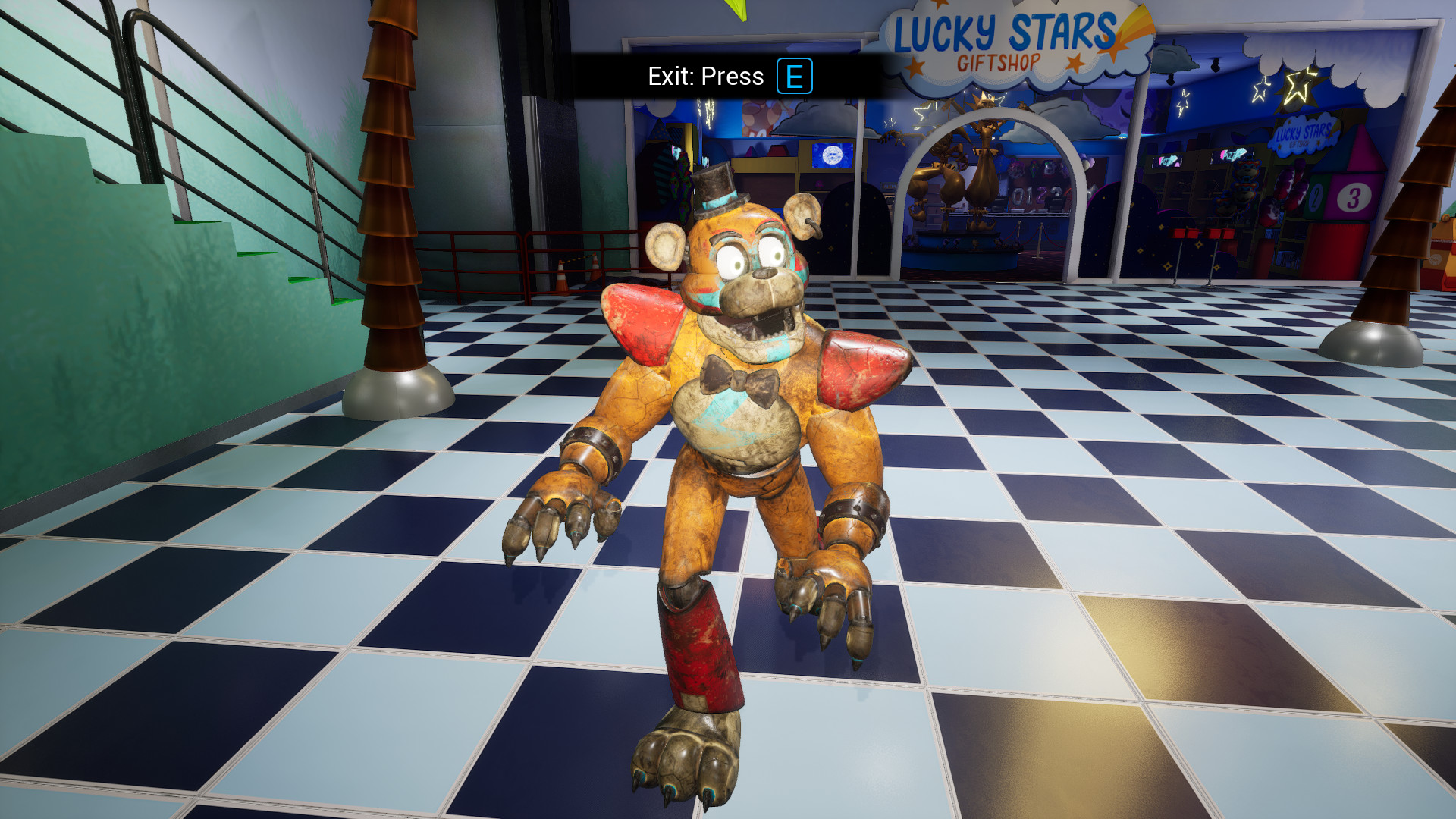
Task: Select the GIFTSHOP text on the sign
Action: pos(999,61)
